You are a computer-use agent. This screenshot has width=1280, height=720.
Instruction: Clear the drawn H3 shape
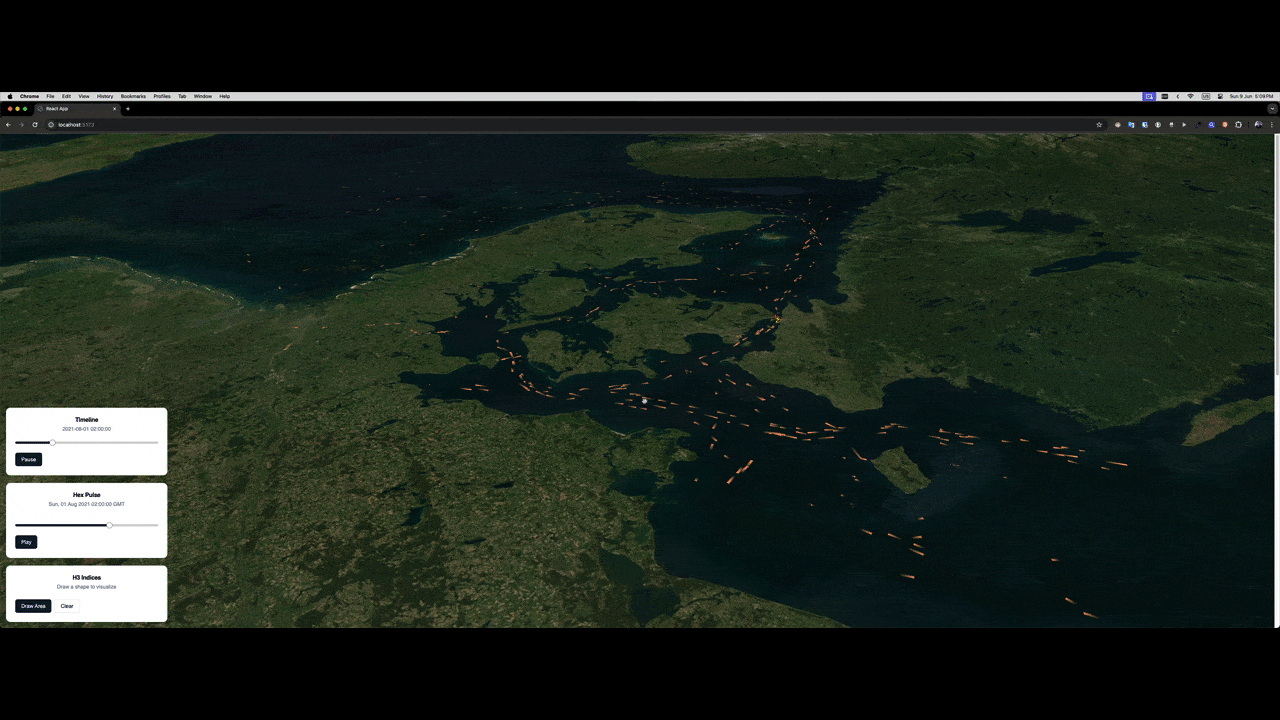point(66,605)
